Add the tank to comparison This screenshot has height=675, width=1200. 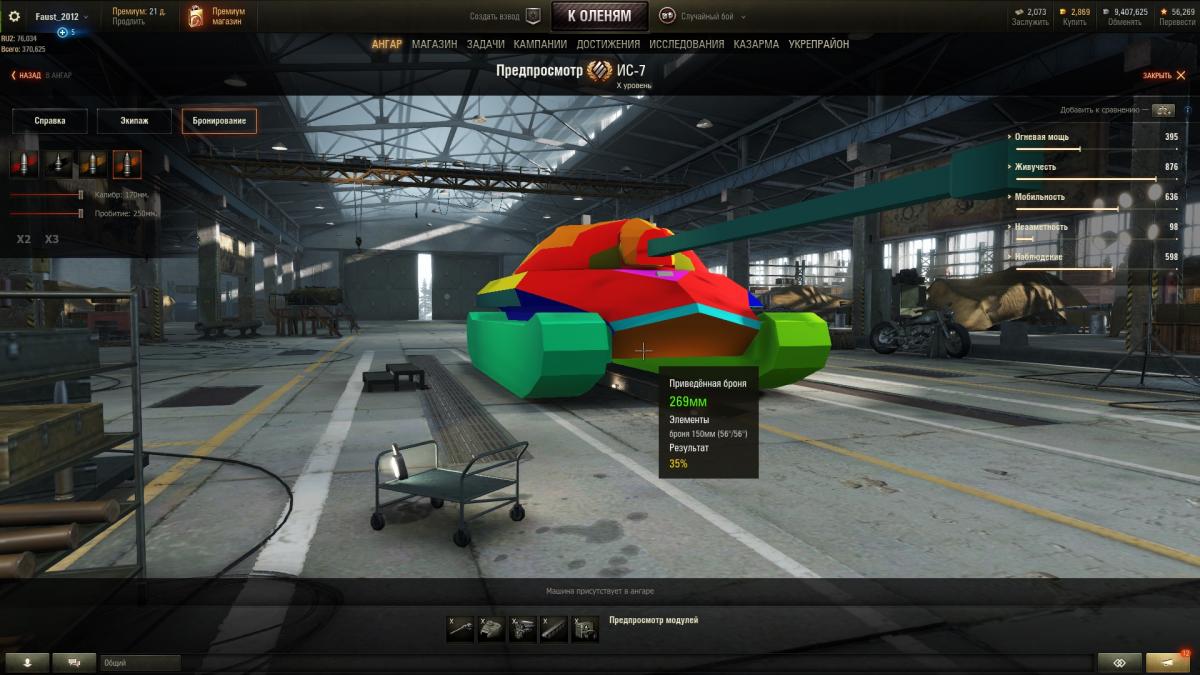[x=1162, y=110]
